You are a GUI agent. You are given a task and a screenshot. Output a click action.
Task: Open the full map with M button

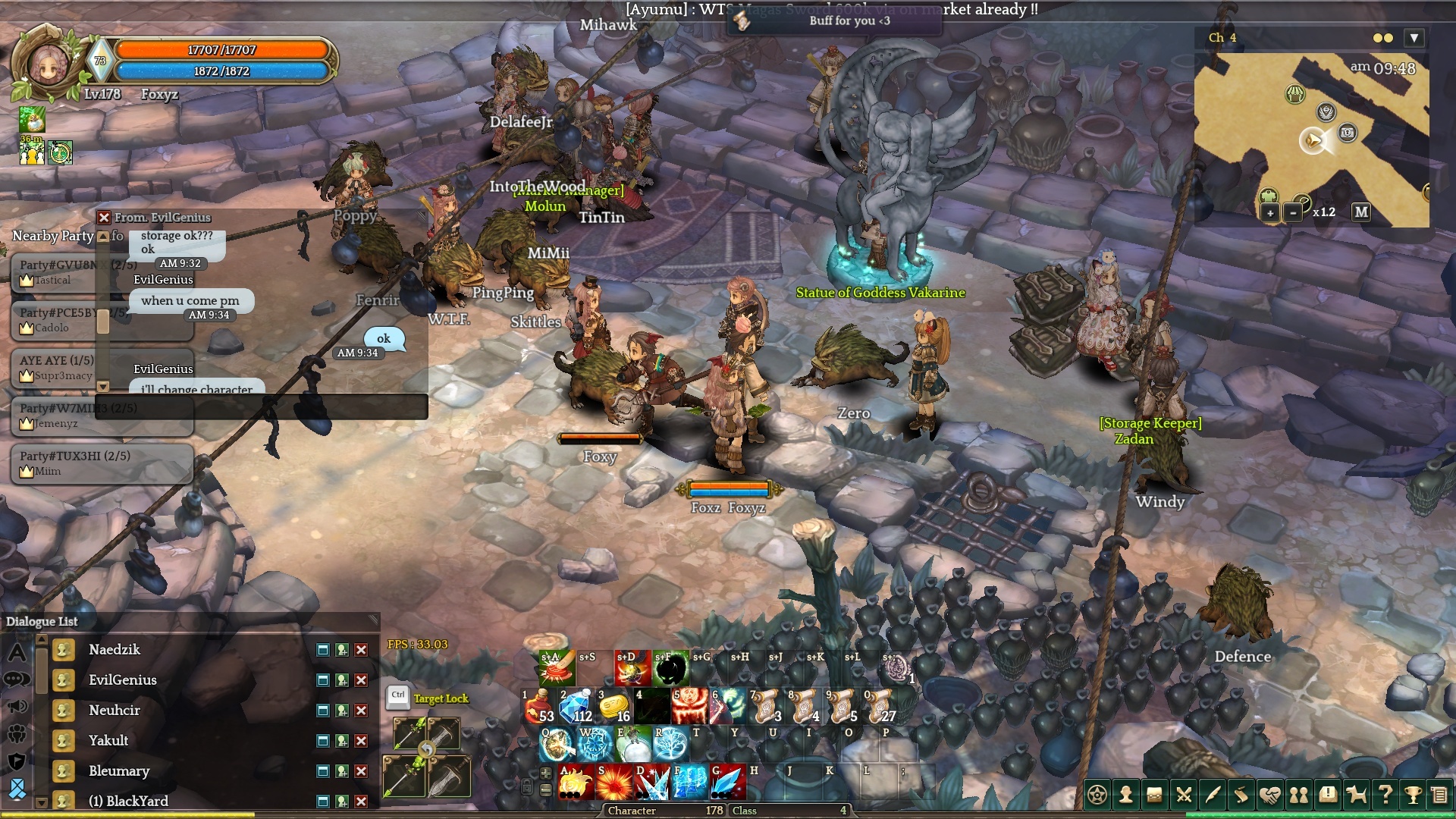coord(1361,212)
